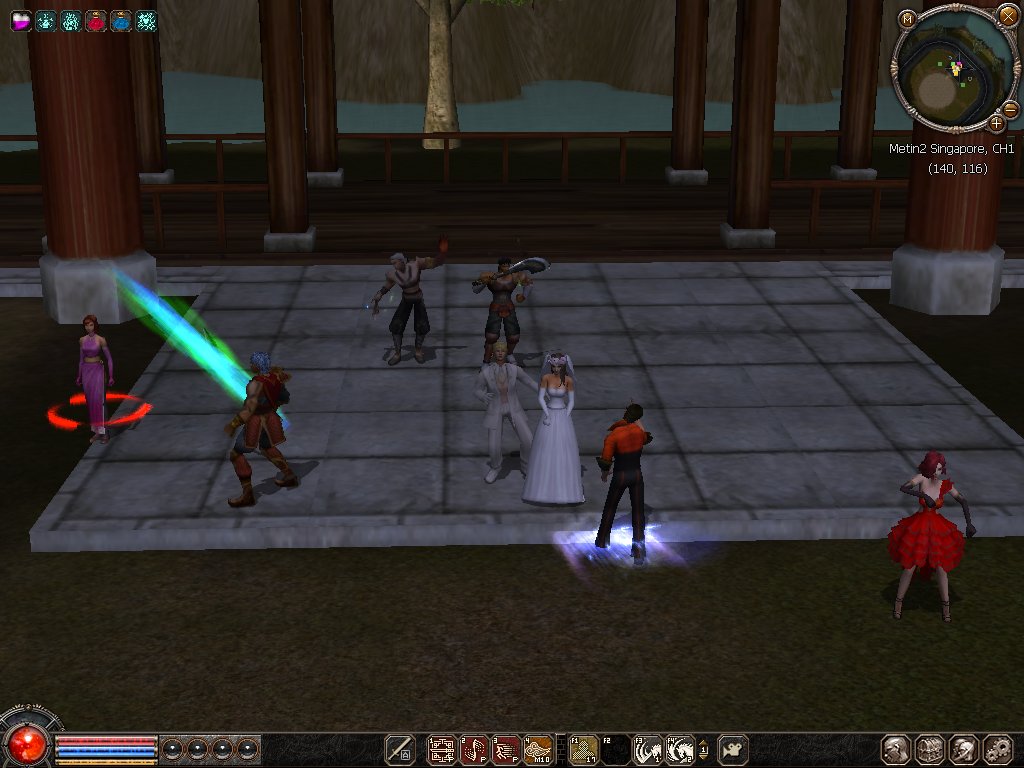Click the blue potion buff icon
The image size is (1024, 768).
click(x=121, y=21)
